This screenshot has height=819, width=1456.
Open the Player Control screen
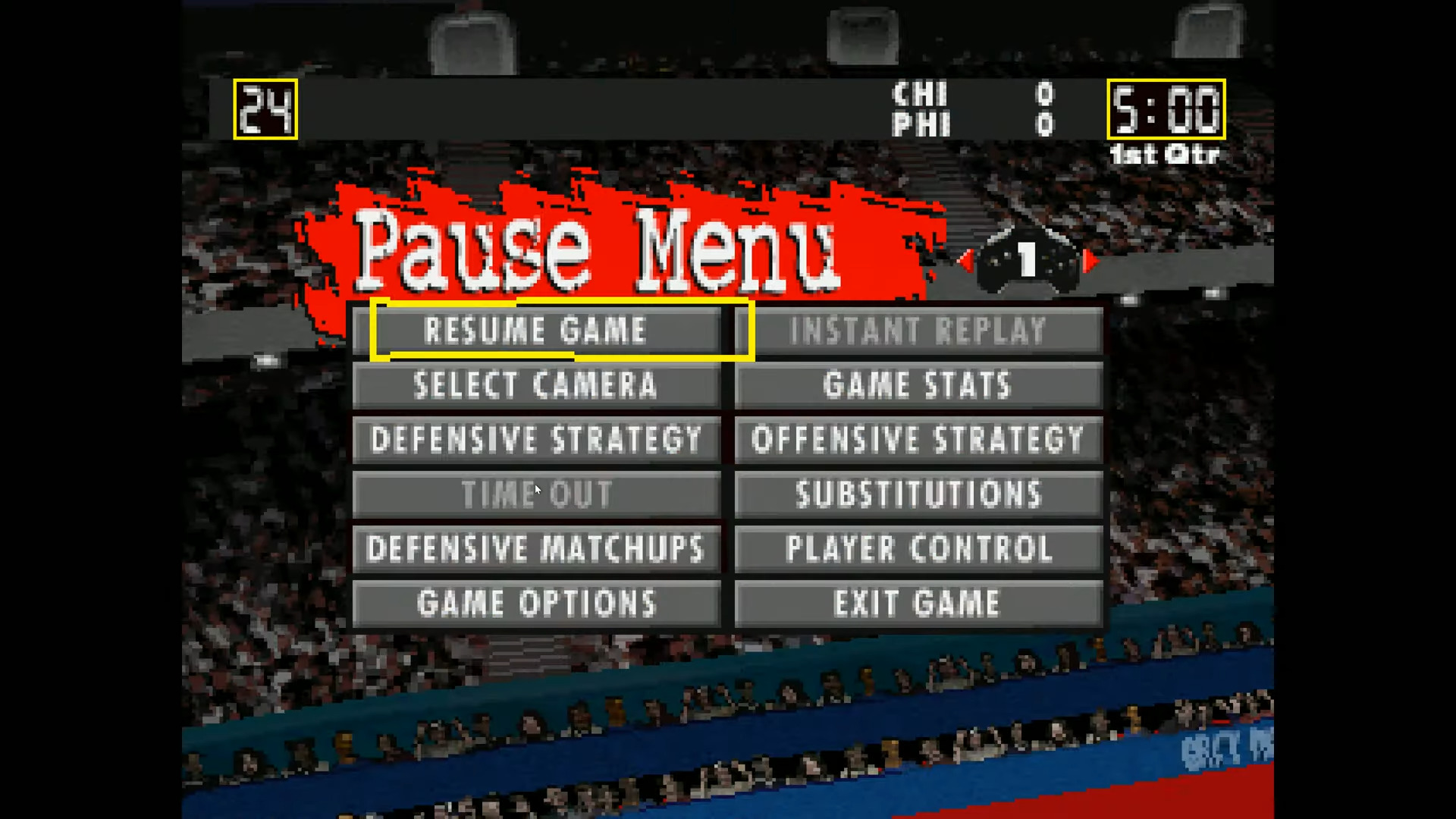pyautogui.click(x=918, y=549)
